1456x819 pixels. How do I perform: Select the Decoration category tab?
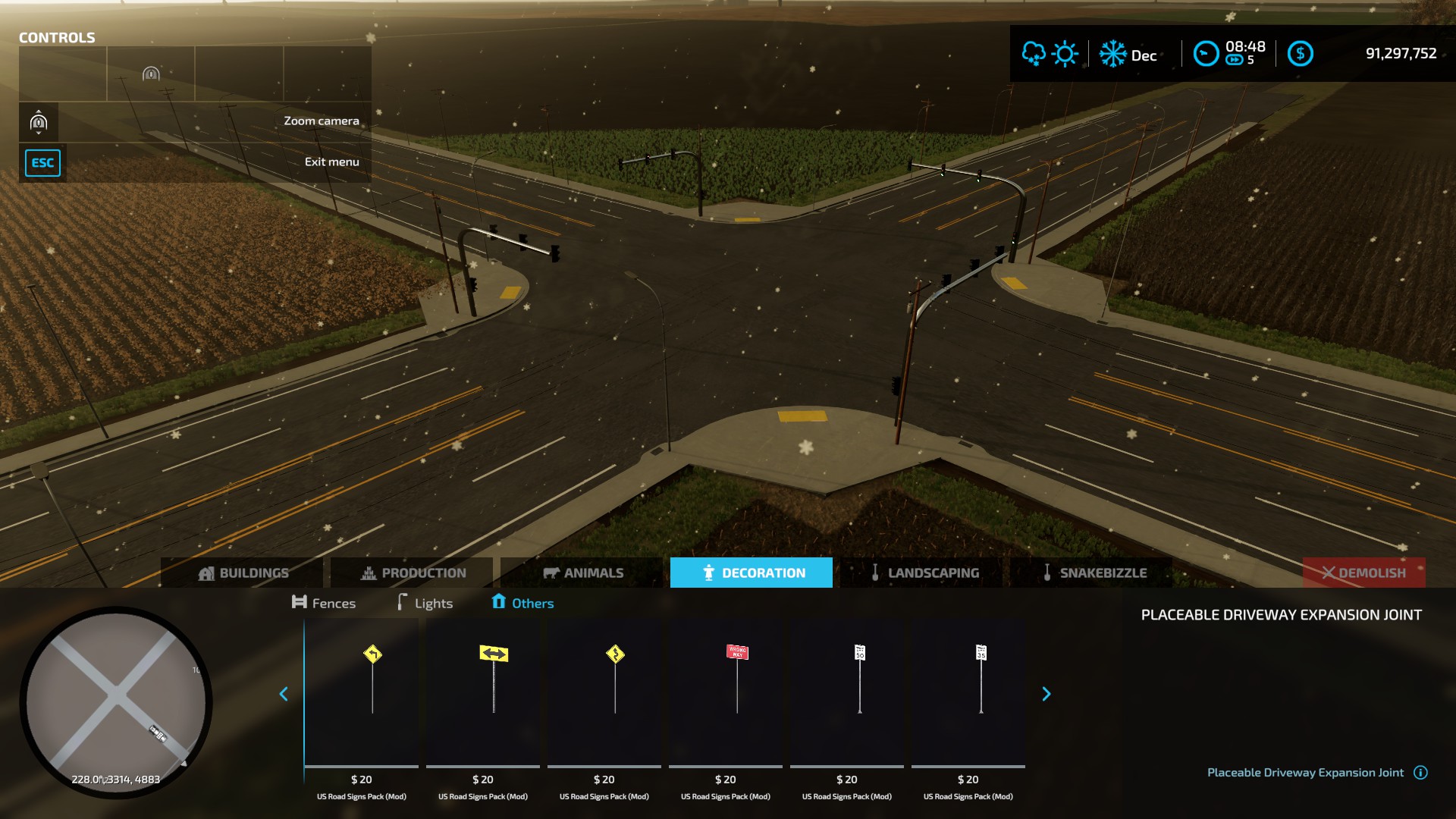tap(752, 573)
